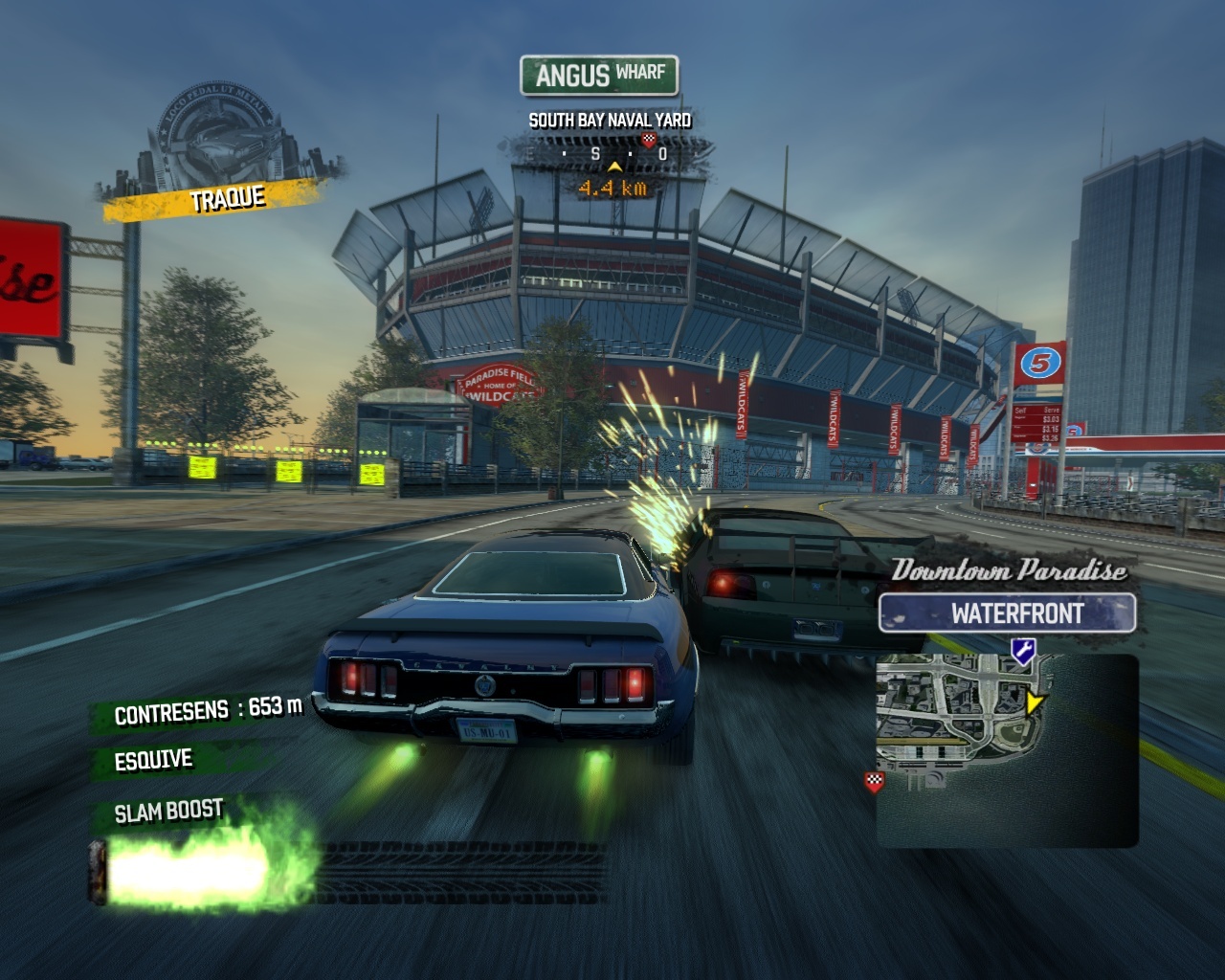Screen dimensions: 1225x980
Task: Click the Angus Wharf street sign
Action: pos(599,75)
